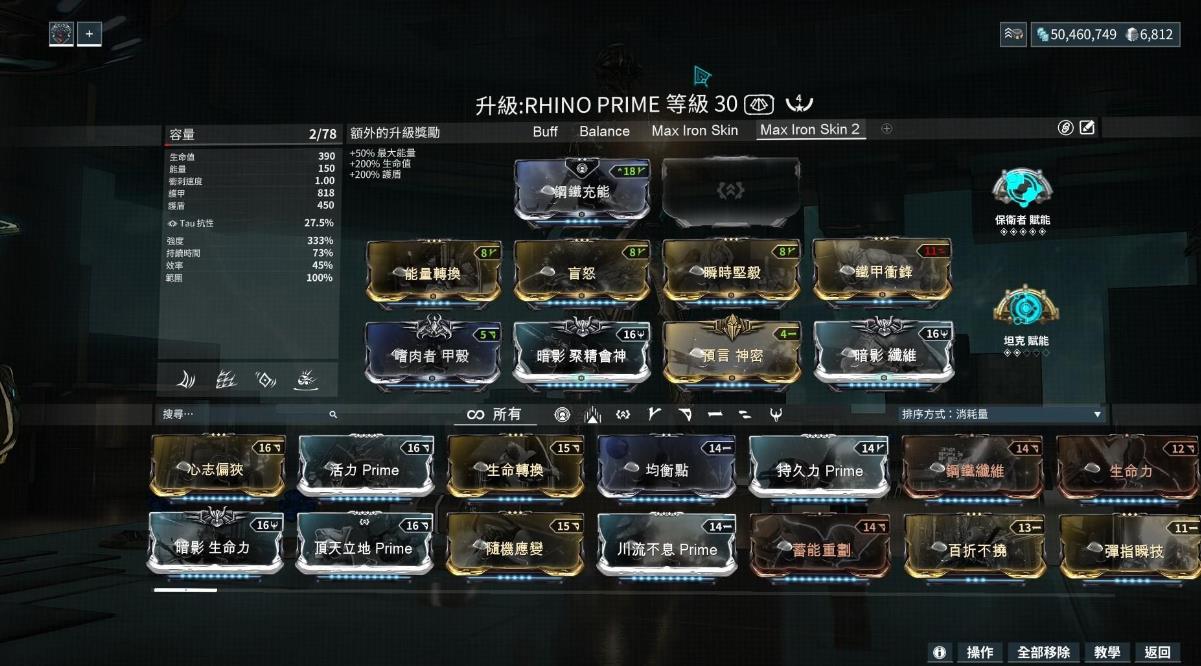Open the Max Iron Skin tab
Screen dimensions: 1201x666
[694, 131]
